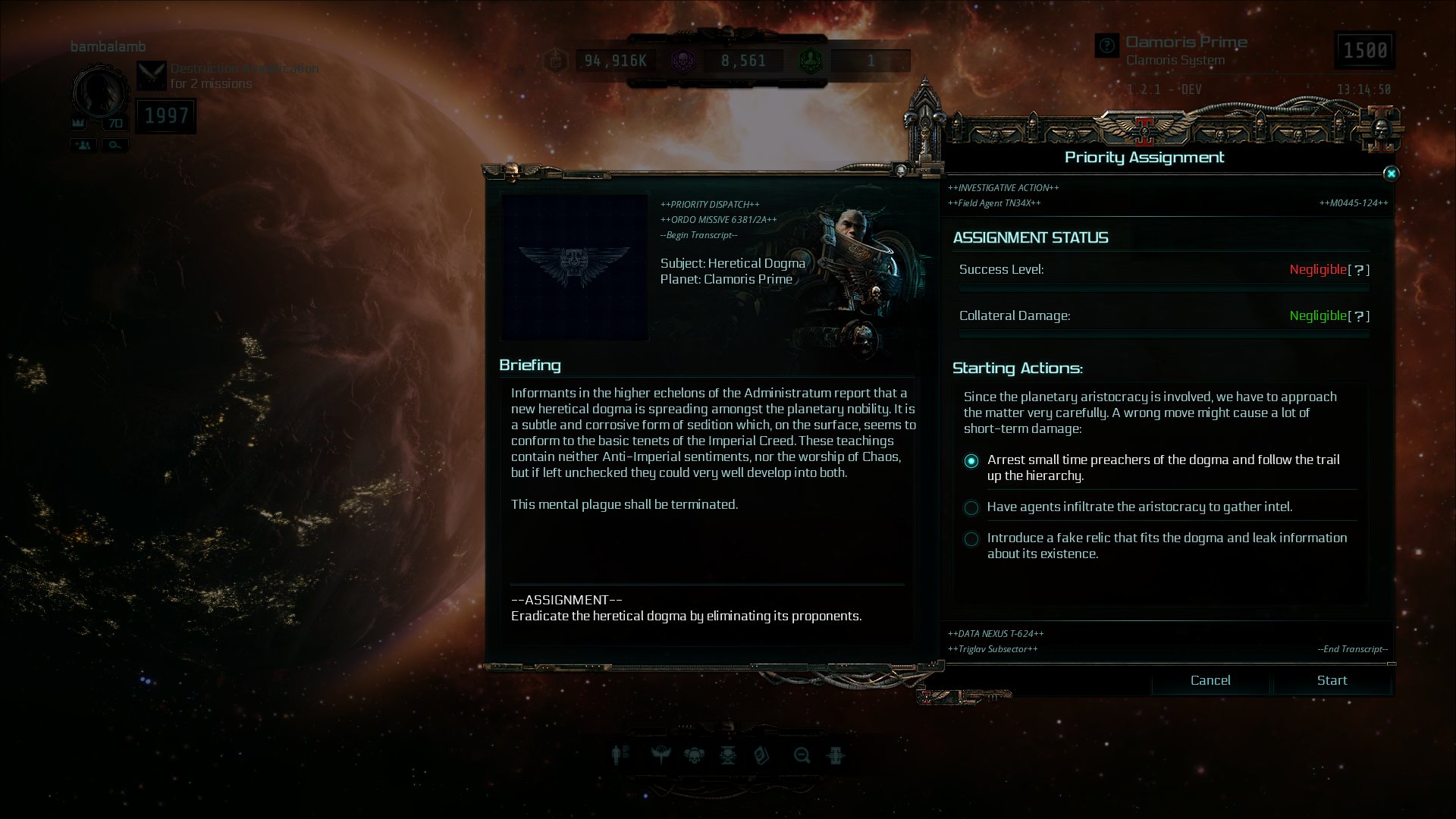The height and width of the screenshot is (819, 1456).
Task: Open the winged emblem toolbar icon
Action: click(661, 755)
